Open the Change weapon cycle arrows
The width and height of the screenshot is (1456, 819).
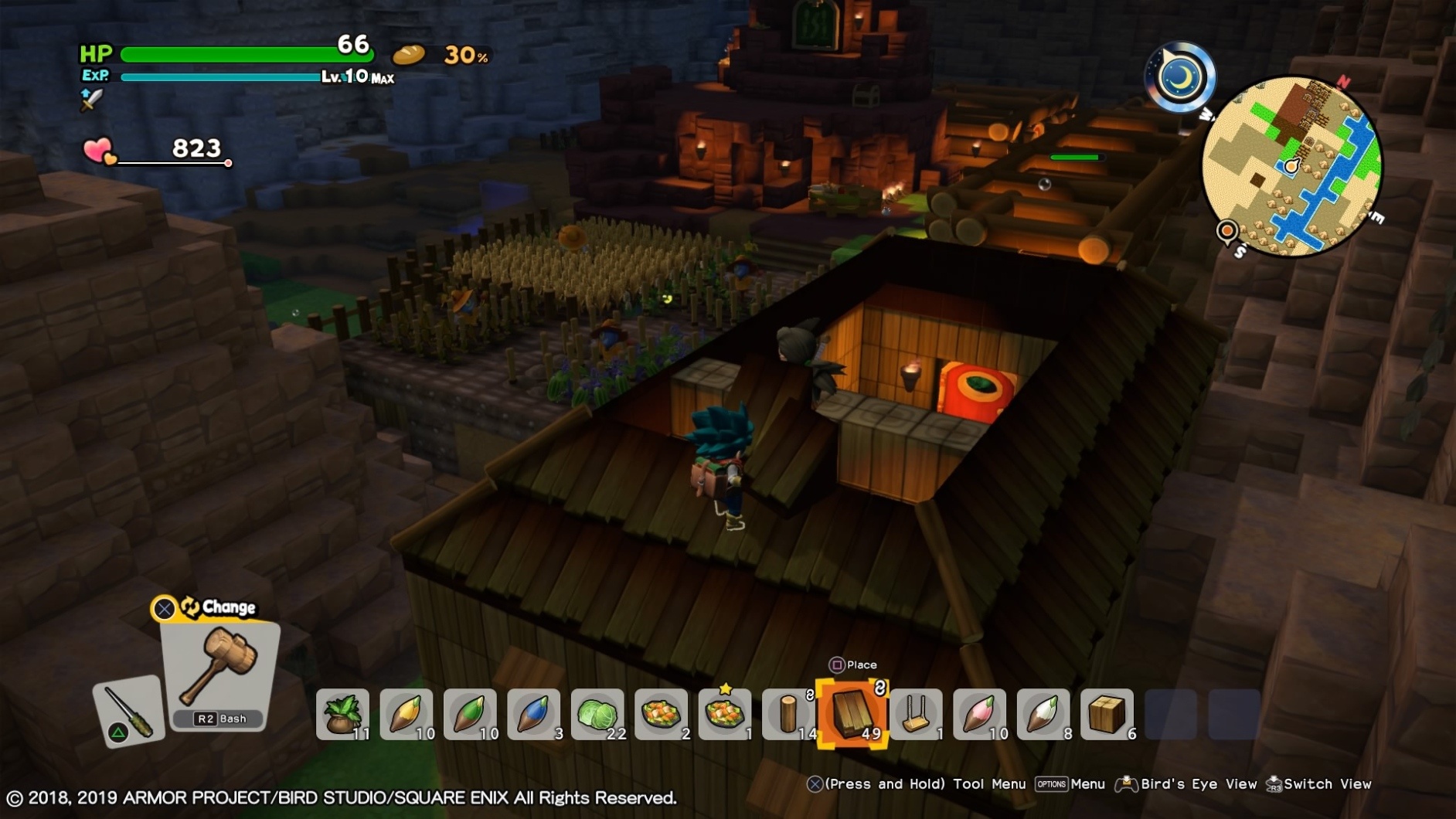tap(188, 607)
